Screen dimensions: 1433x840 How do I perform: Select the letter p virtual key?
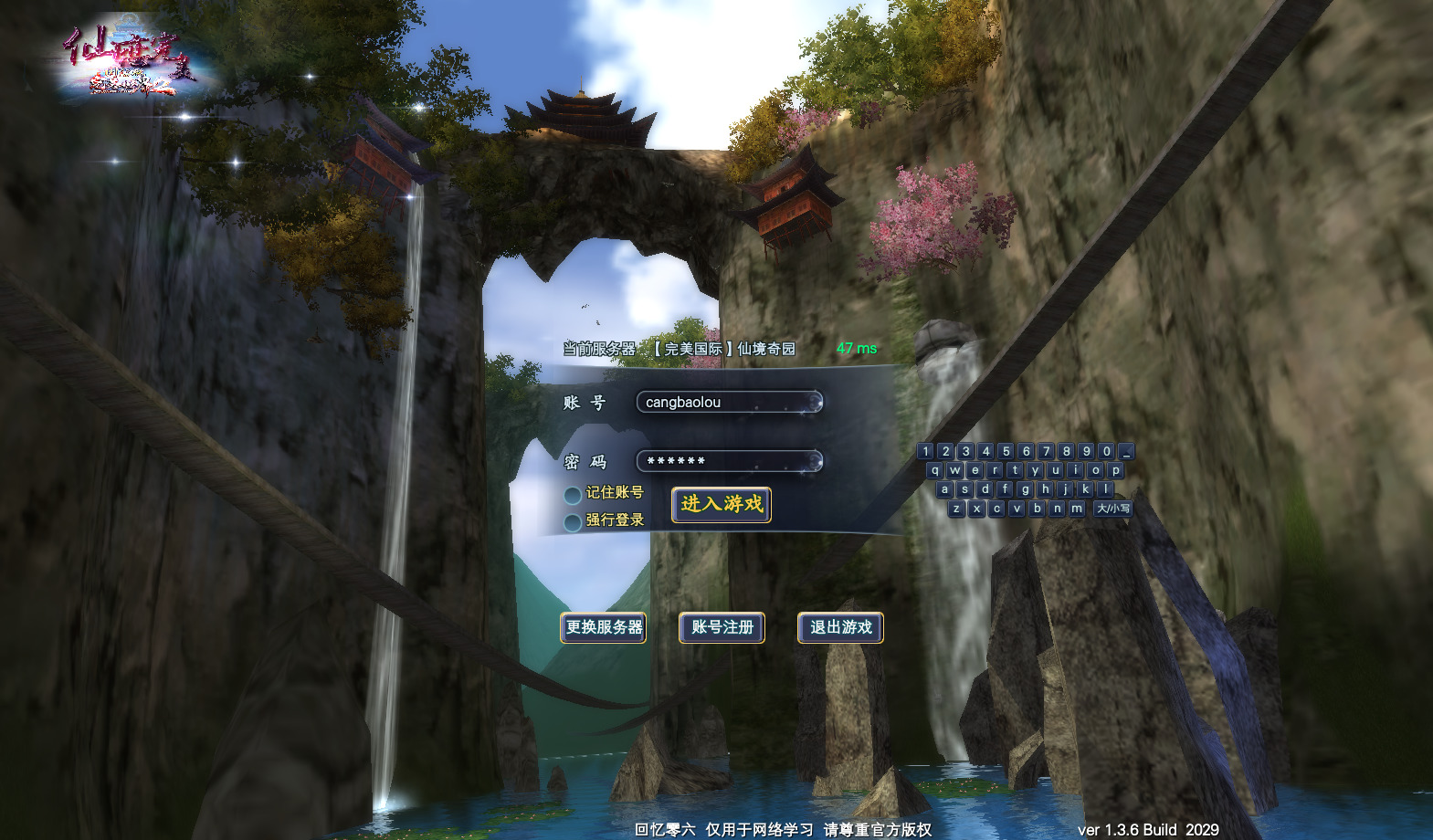(1115, 470)
